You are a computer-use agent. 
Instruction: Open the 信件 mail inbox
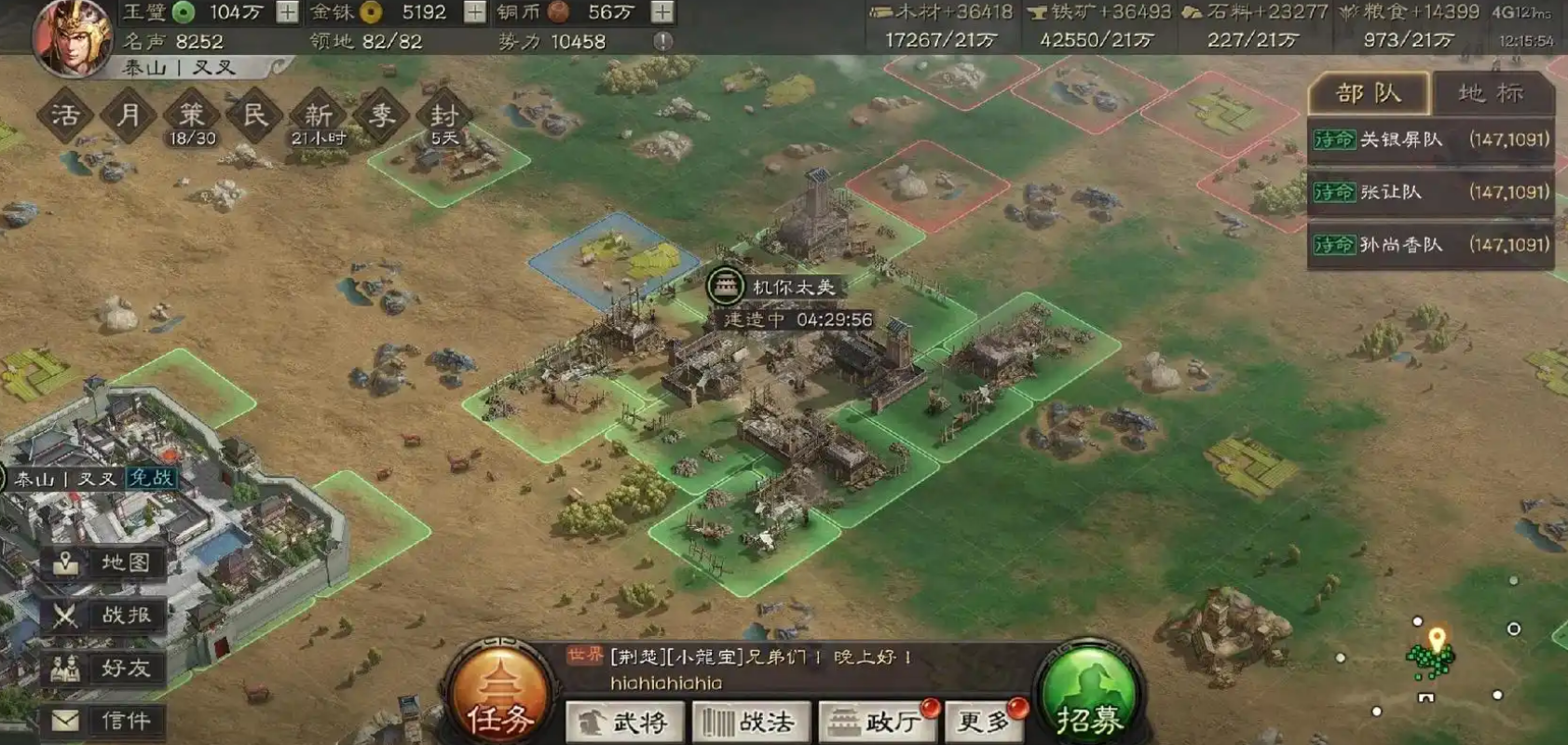click(x=104, y=720)
